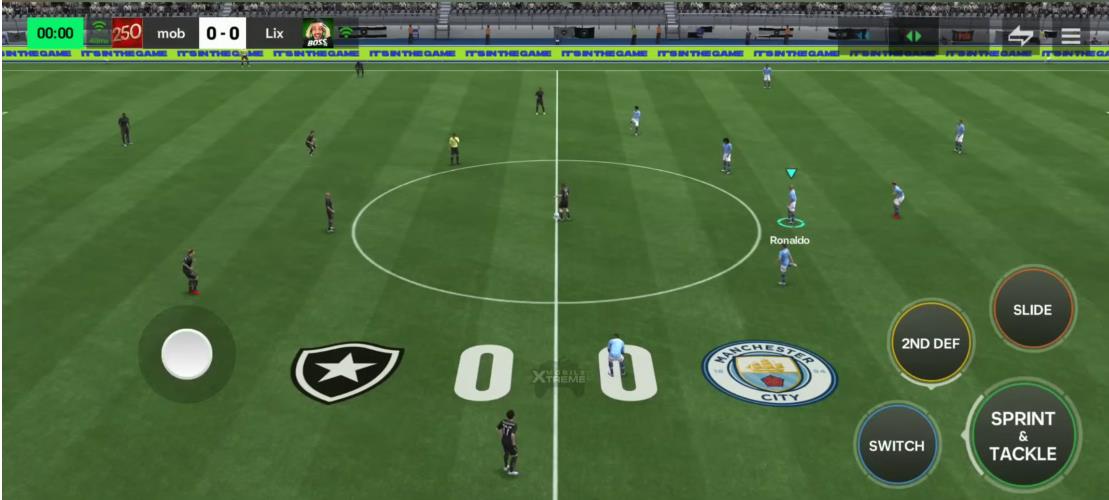
Task: Switch player with the SWITCH button
Action: pyautogui.click(x=896, y=445)
